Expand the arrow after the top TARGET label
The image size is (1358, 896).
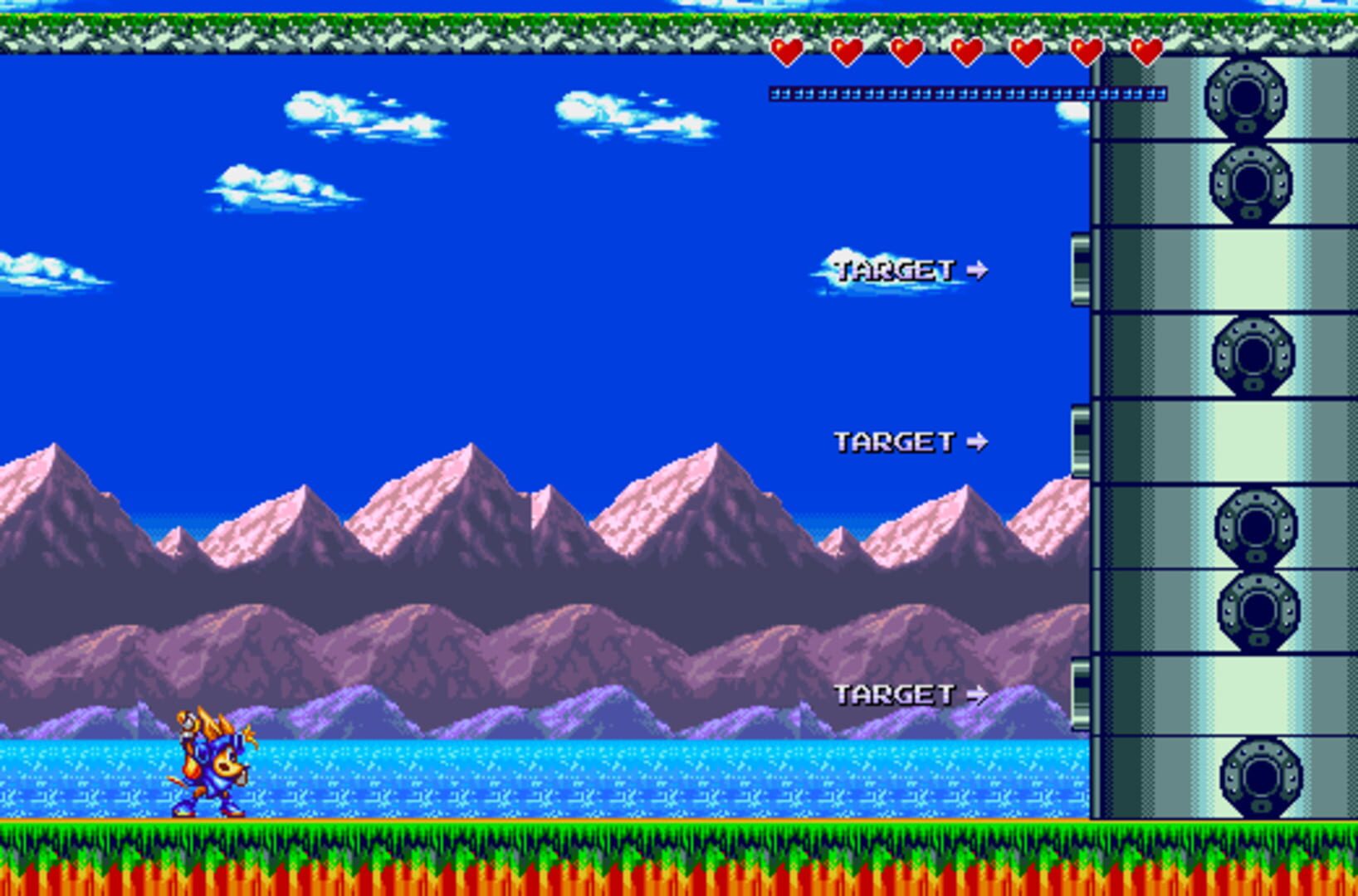pos(978,269)
